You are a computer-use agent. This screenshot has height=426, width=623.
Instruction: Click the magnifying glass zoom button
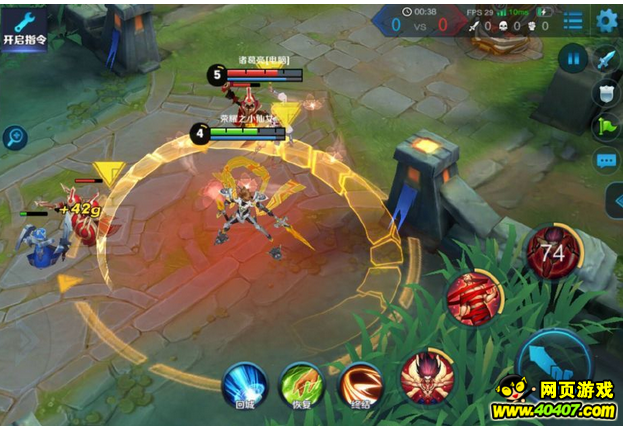coord(14,138)
